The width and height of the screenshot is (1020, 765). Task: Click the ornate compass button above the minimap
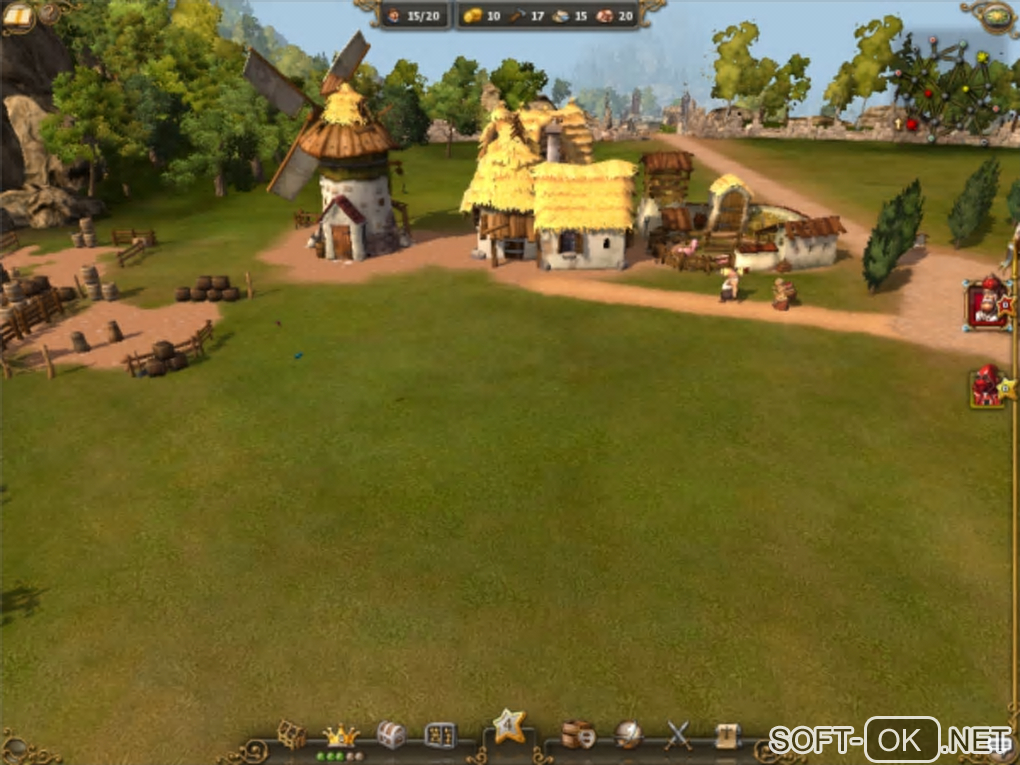pyautogui.click(x=996, y=15)
